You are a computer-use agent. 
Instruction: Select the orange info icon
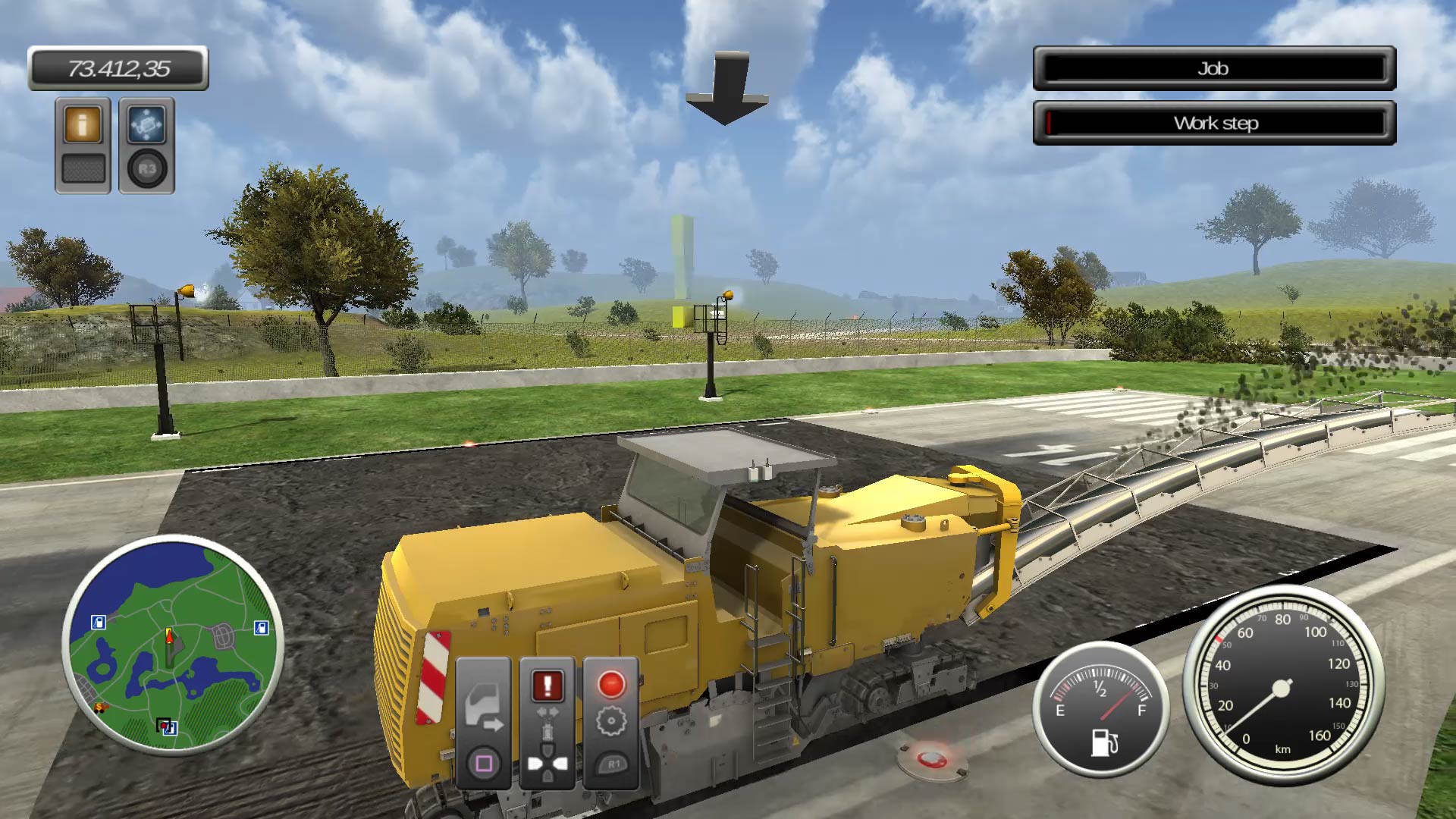pos(83,124)
